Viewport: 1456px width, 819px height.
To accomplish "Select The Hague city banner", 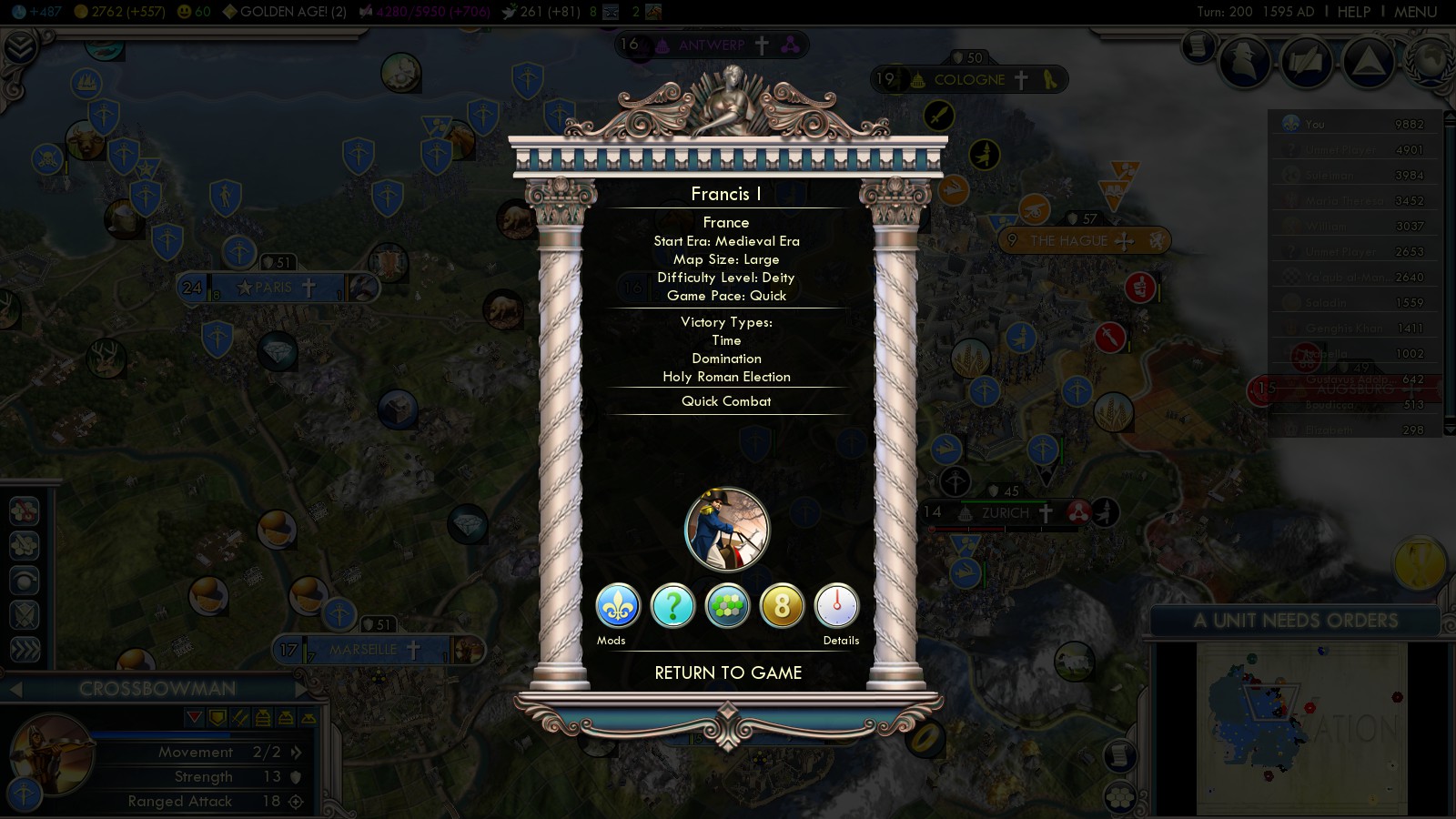I will pyautogui.click(x=1068, y=241).
